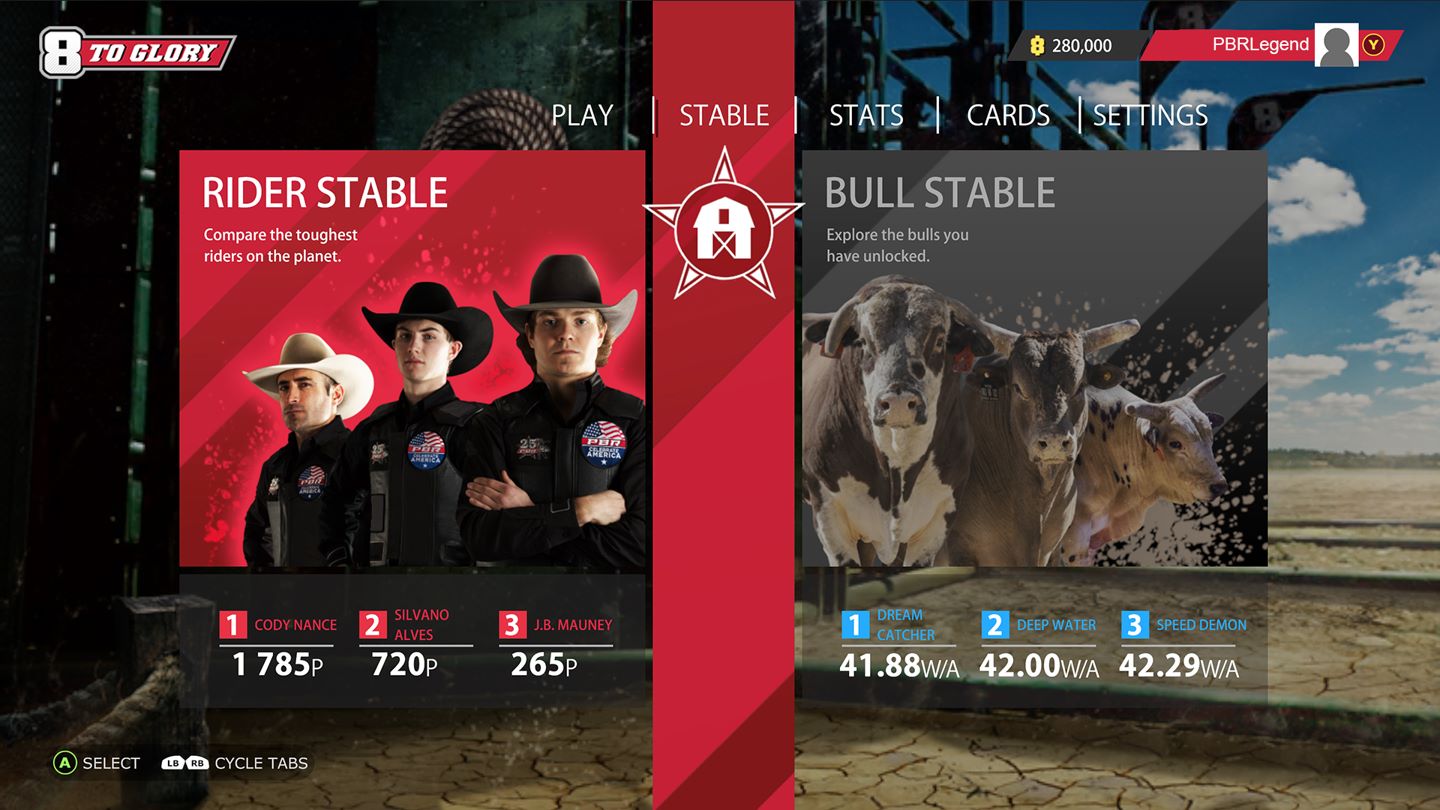Select rider Cody Nance

[x=275, y=640]
